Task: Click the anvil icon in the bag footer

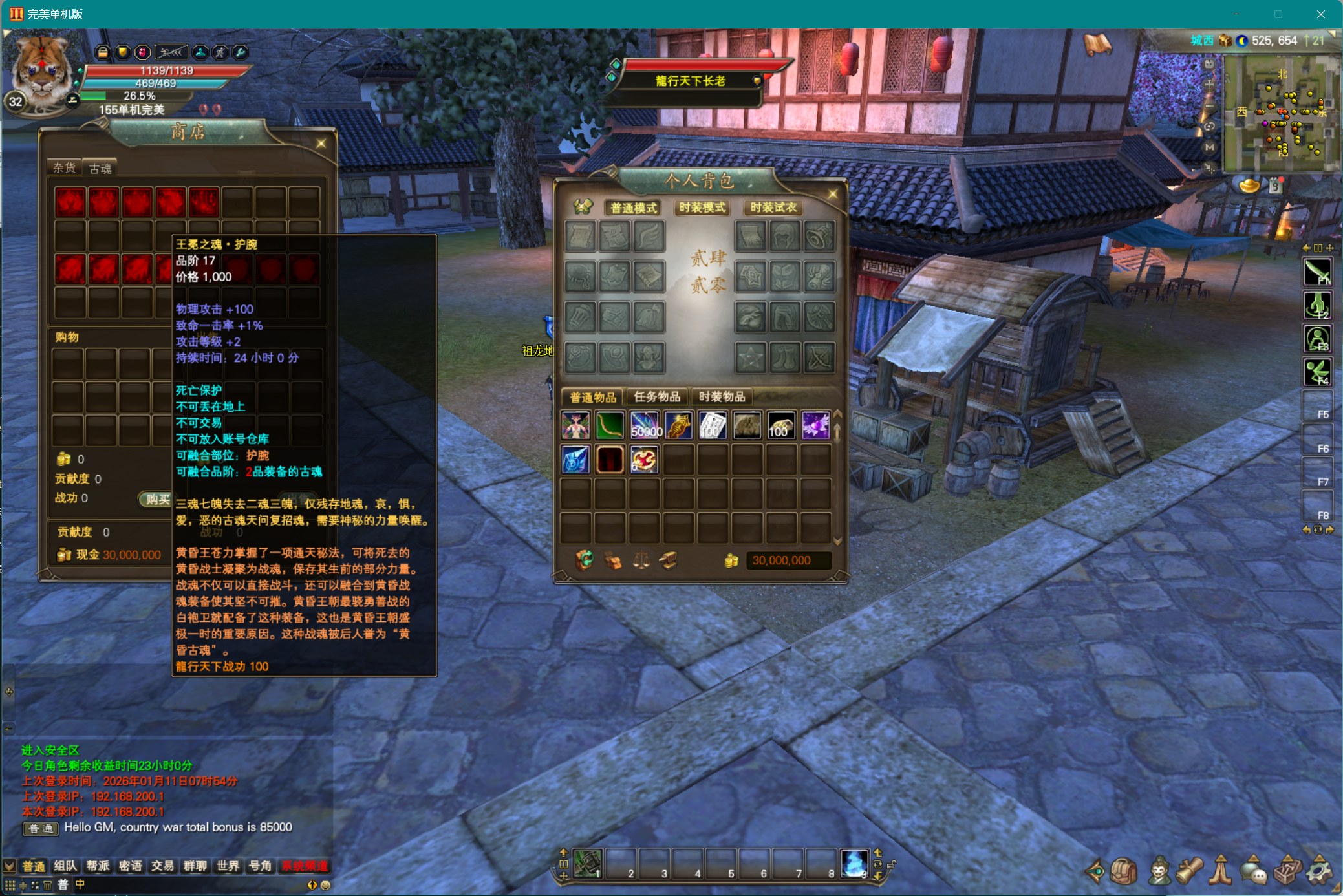Action: coord(669,560)
